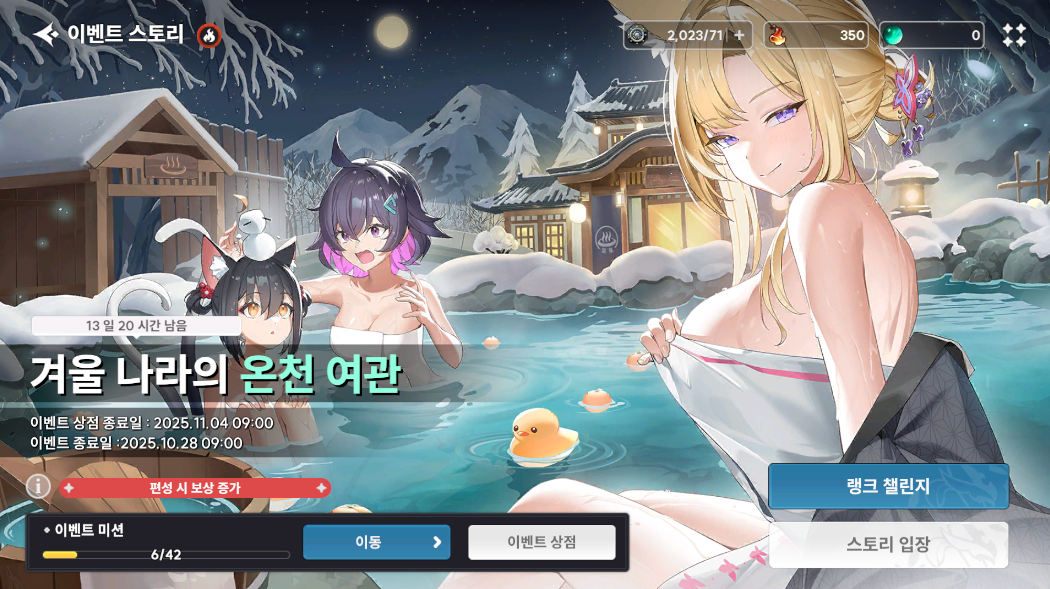1050x589 pixels.
Task: Select the green gem currency counter
Action: point(932,35)
